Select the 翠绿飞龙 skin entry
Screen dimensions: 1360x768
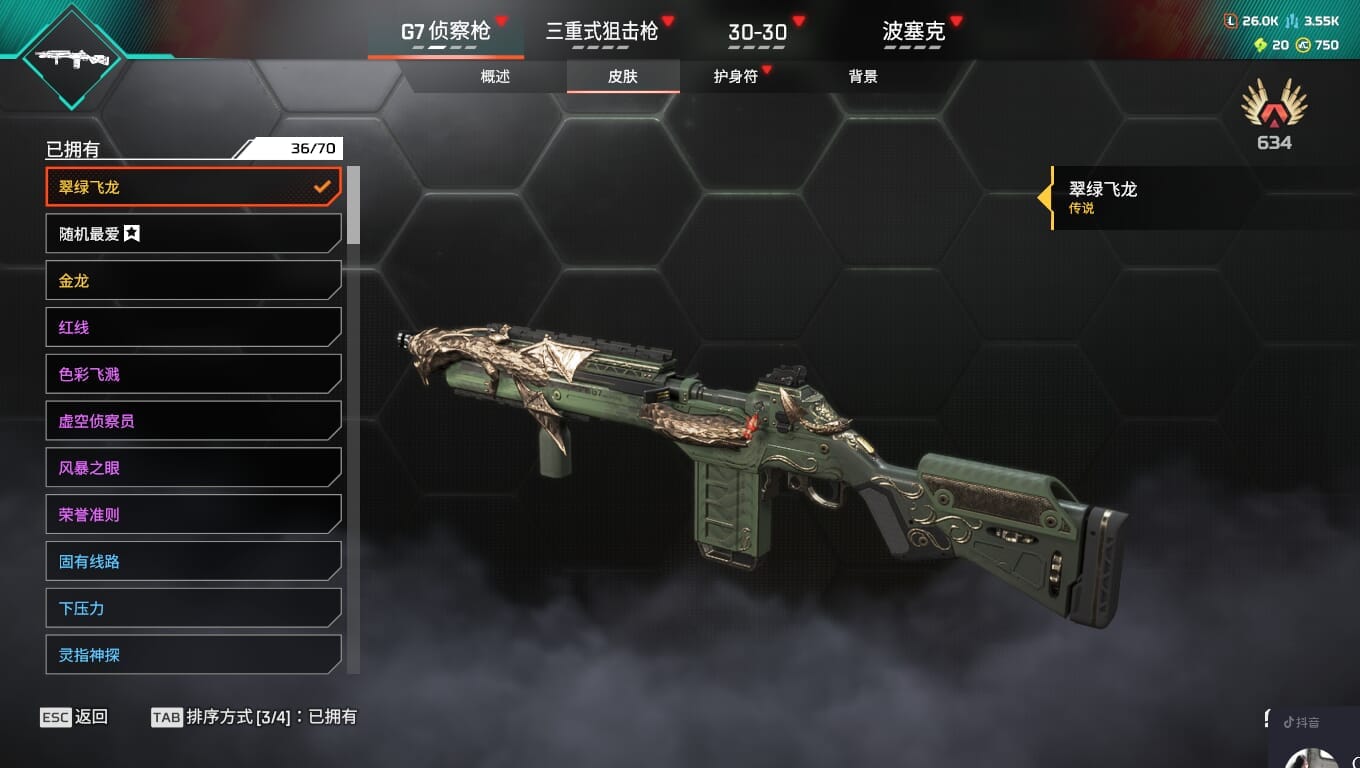(x=193, y=187)
